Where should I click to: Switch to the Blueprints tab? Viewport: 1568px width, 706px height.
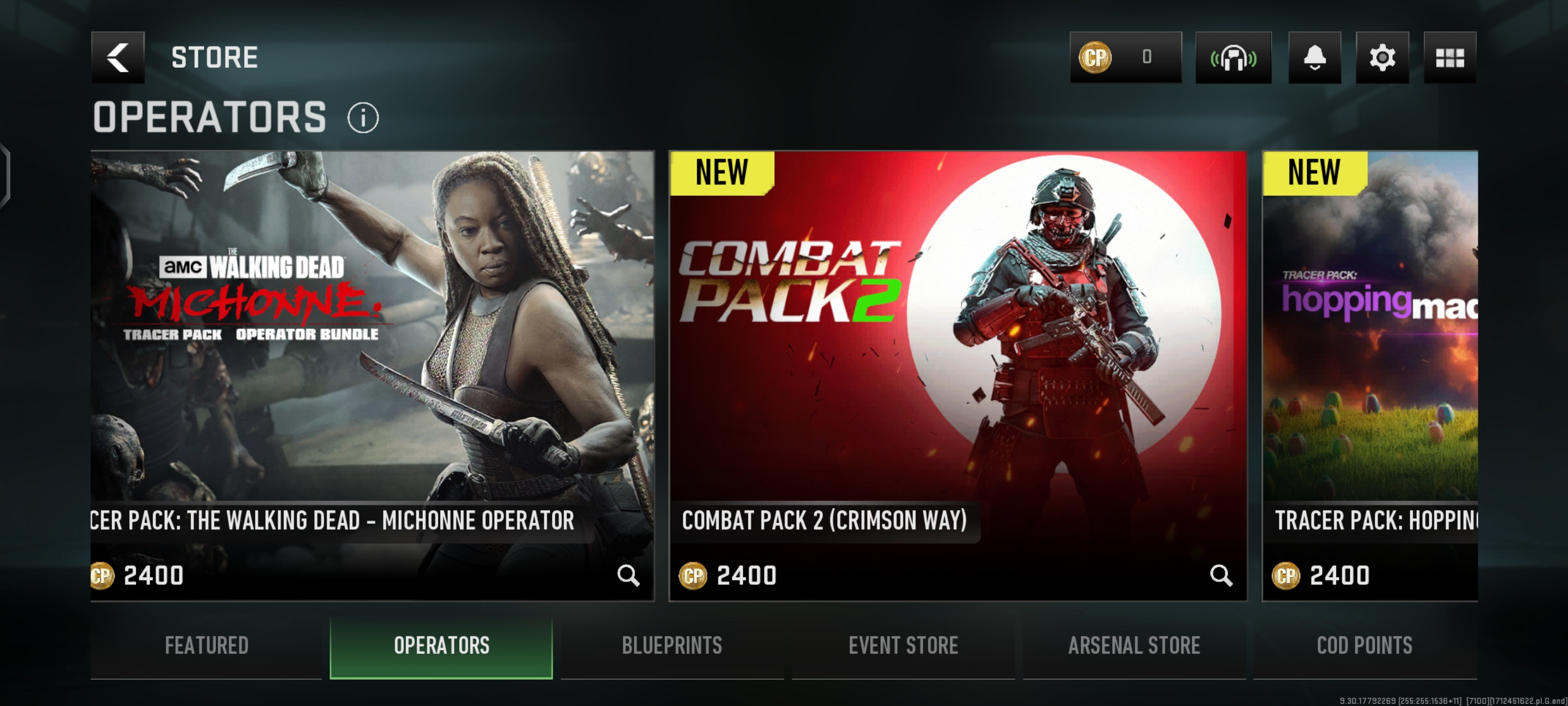pyautogui.click(x=672, y=645)
